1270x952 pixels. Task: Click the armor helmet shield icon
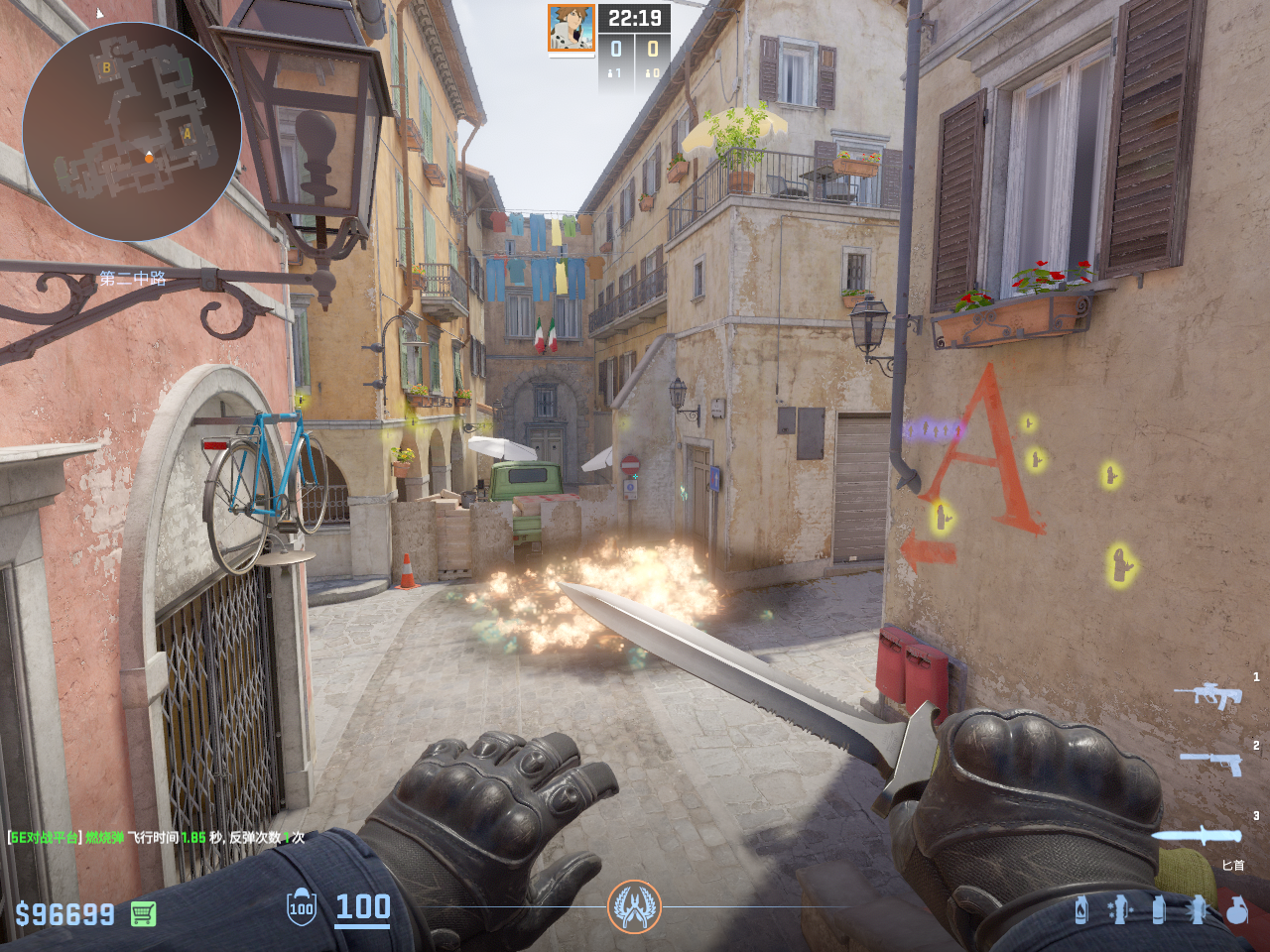coord(302,907)
